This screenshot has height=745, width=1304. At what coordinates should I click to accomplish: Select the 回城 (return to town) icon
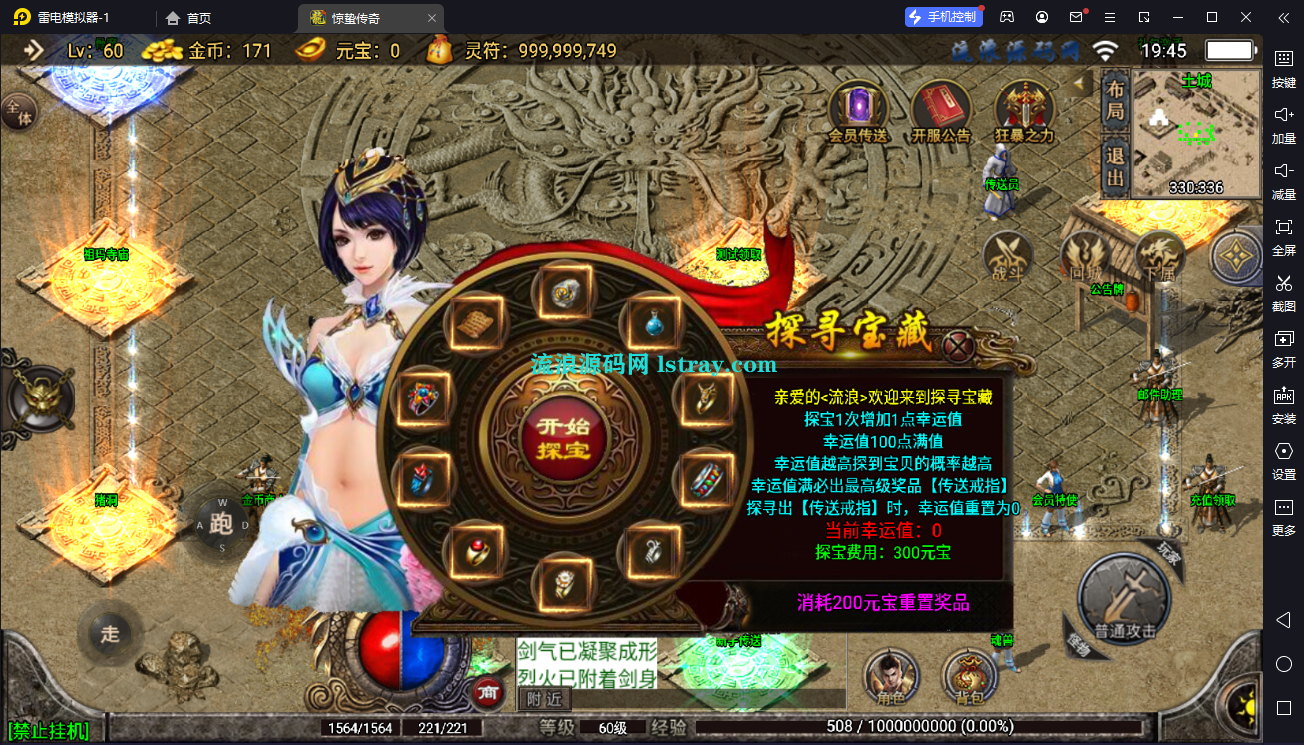[1086, 258]
